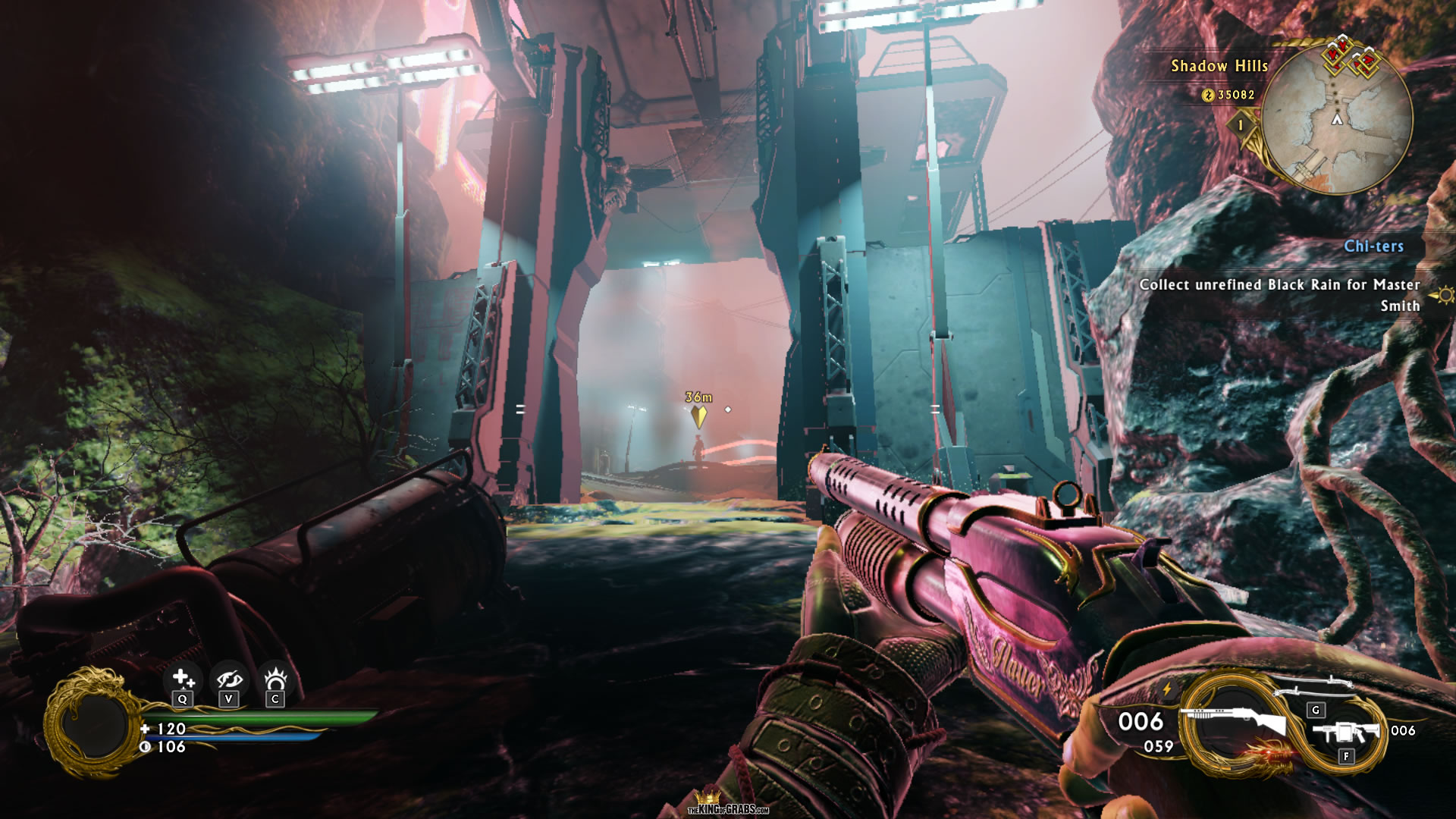Screen dimensions: 1456x819
Task: Open the Chi-ters quest tracker entry
Action: tap(1373, 246)
